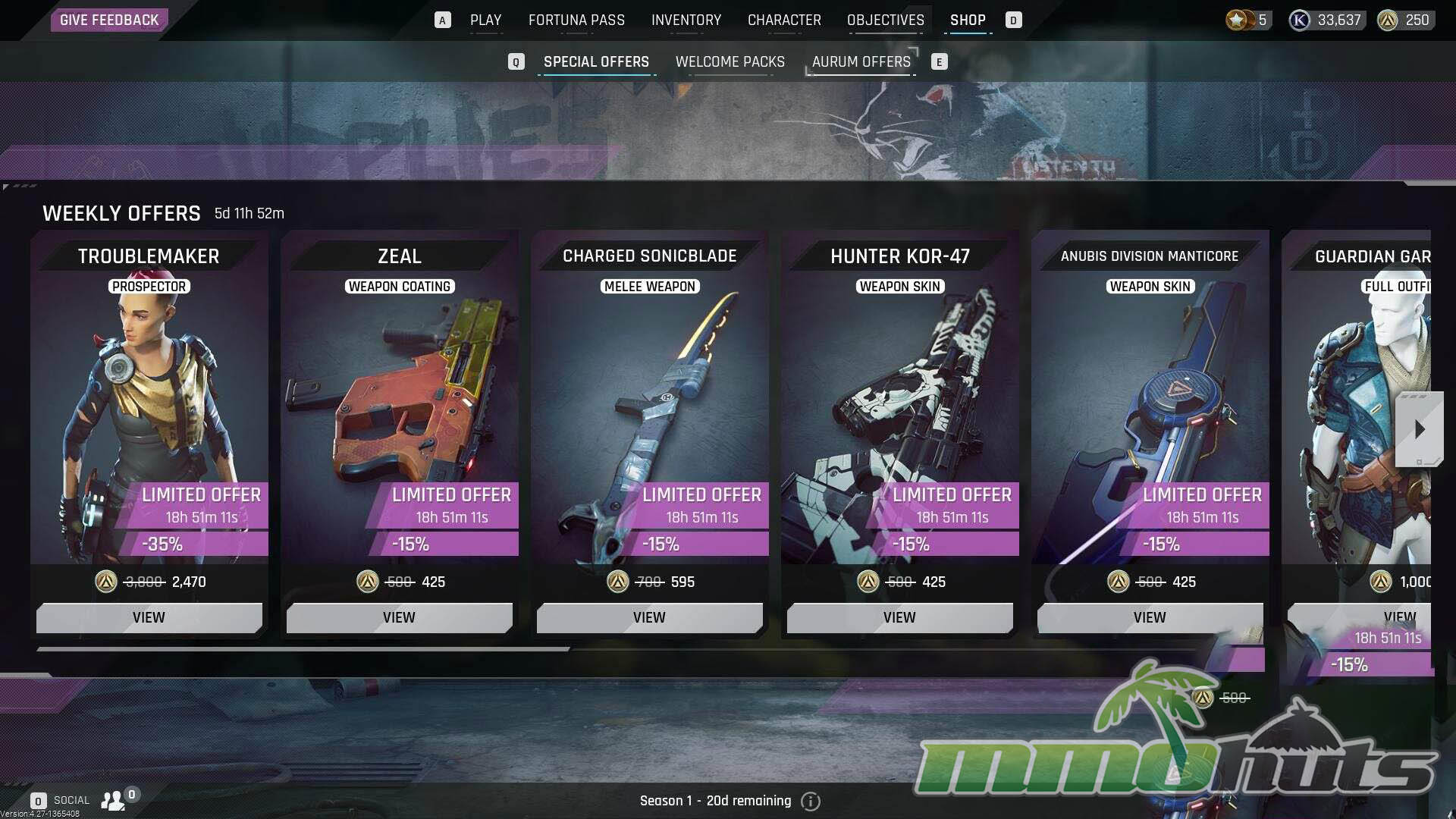Open the Welcome Packs category

click(x=730, y=61)
